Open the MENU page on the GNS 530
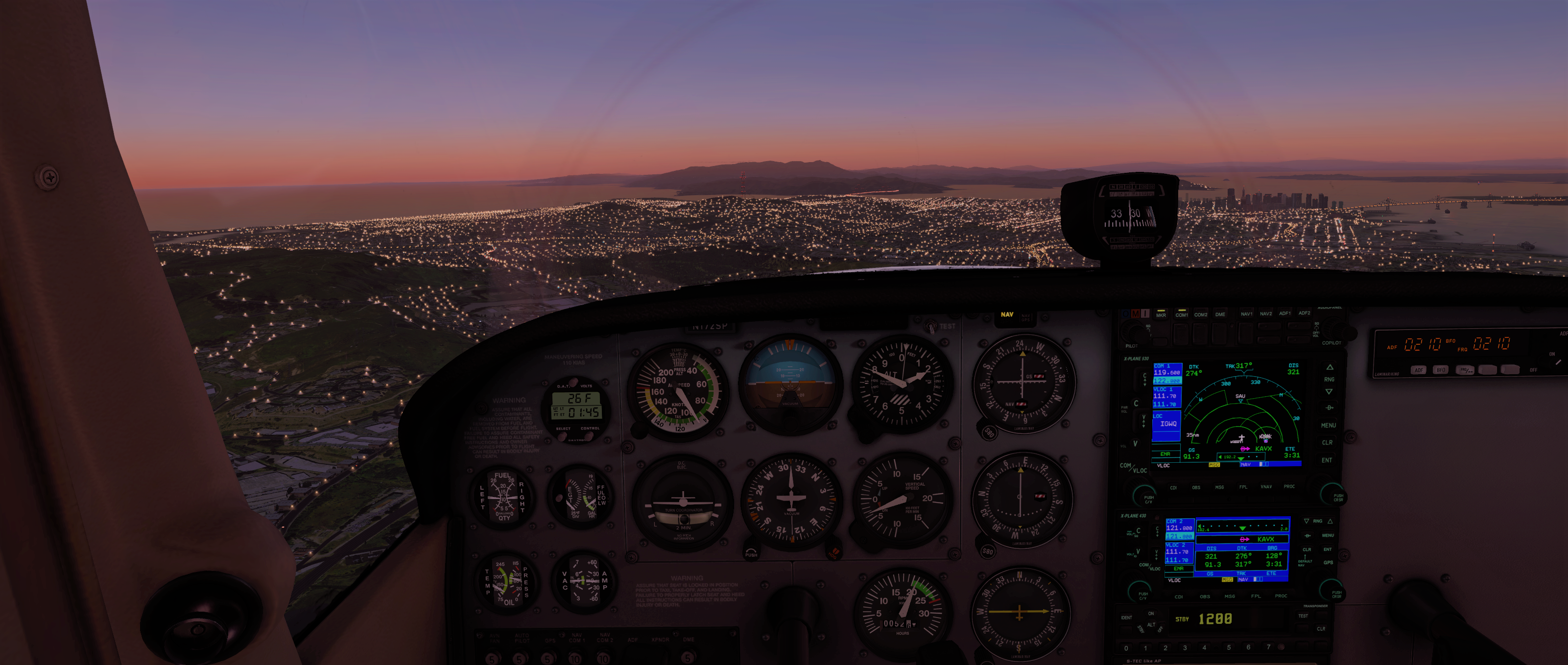The height and width of the screenshot is (665, 1568). pos(1329,425)
